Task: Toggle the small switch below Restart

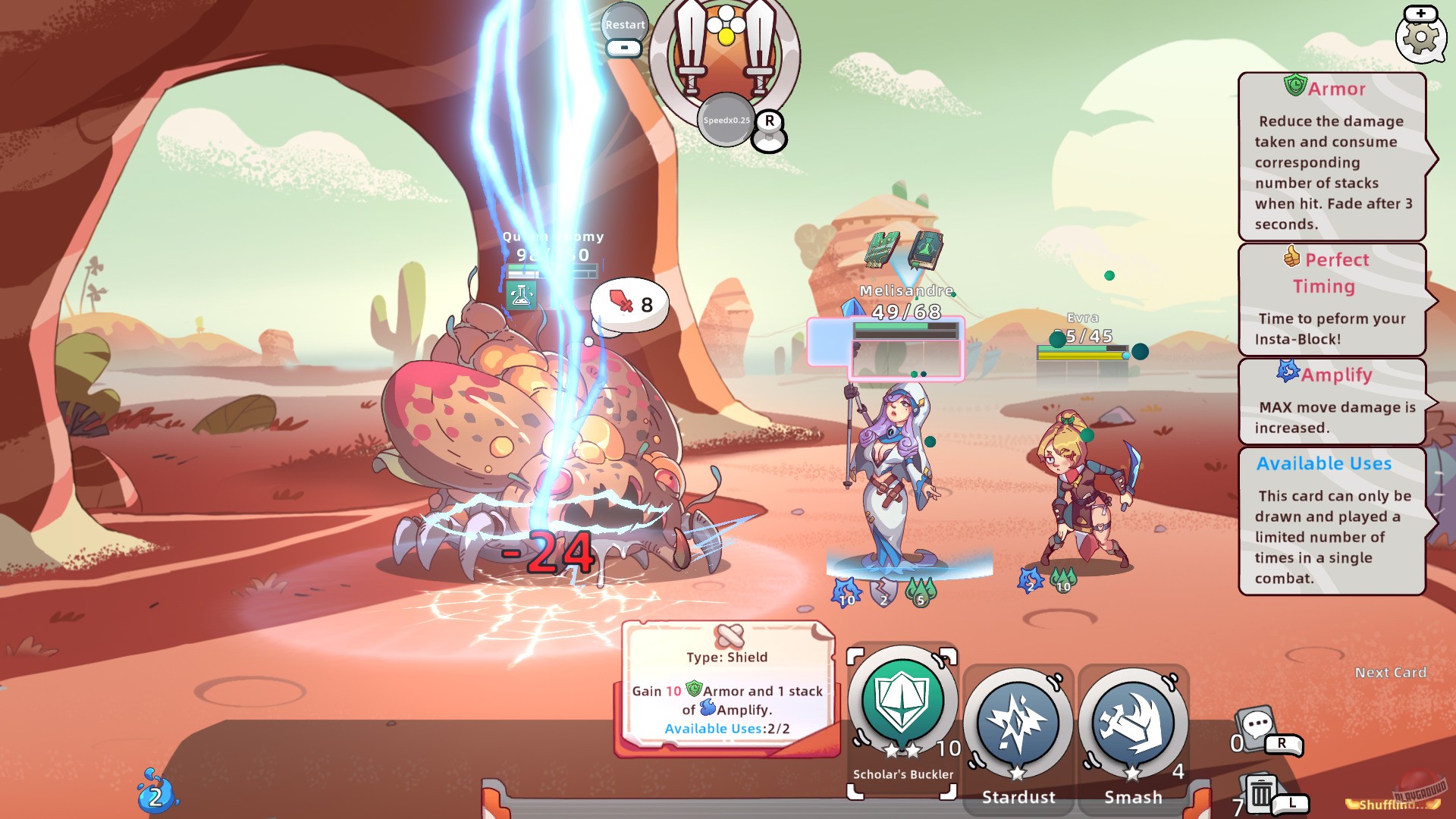Action: [623, 49]
